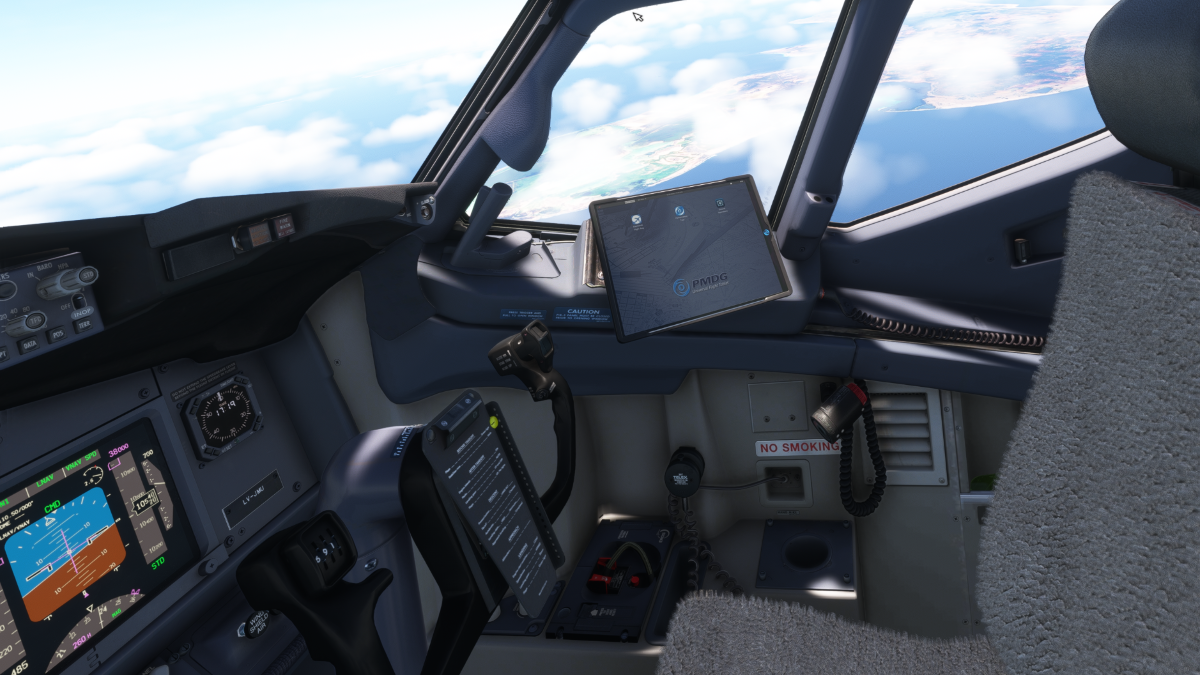Screen dimensions: 1200x675
Task: Reset the amber master caution light
Action: click(262, 234)
